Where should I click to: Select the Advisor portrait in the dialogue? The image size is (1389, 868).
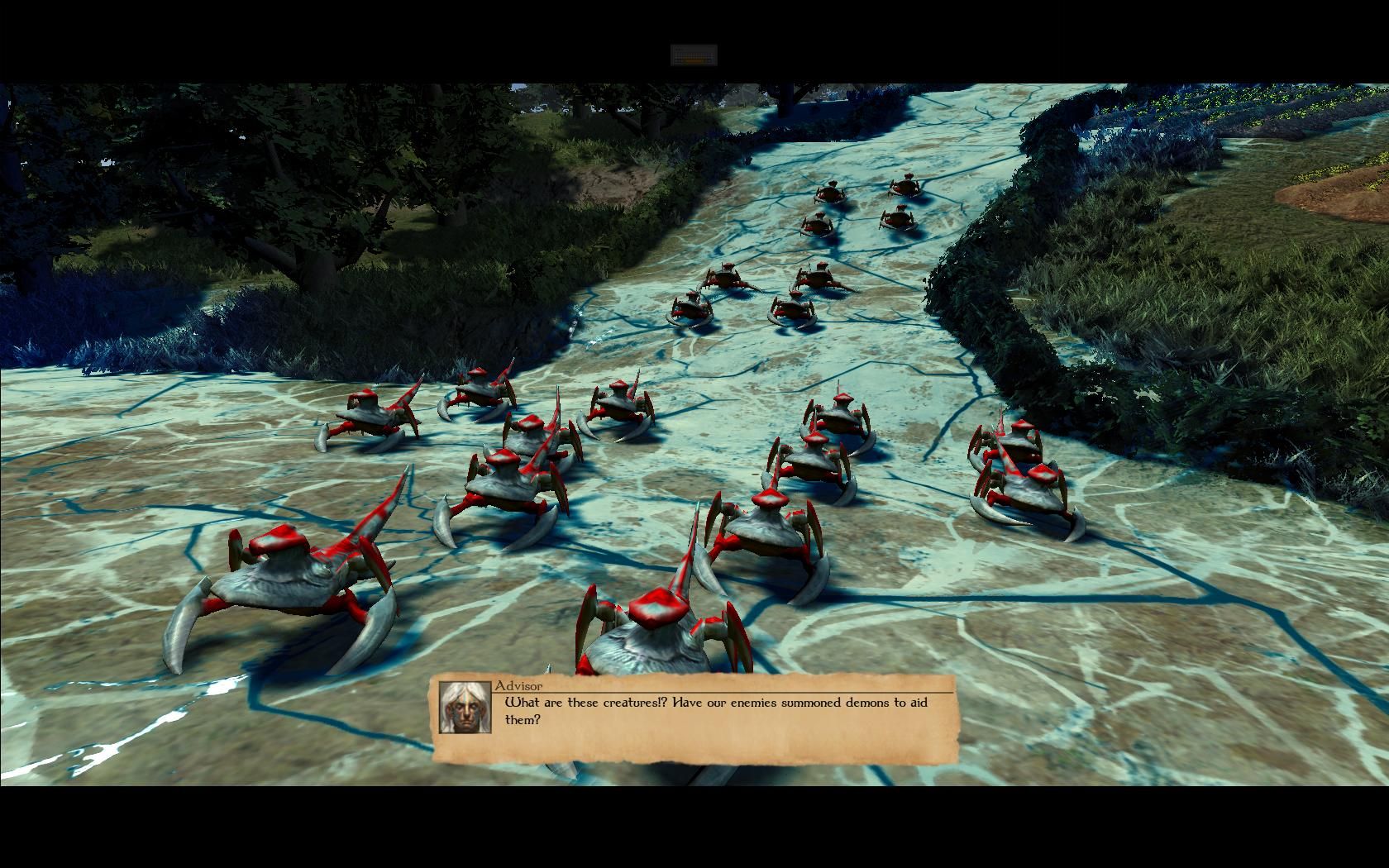pyautogui.click(x=465, y=707)
